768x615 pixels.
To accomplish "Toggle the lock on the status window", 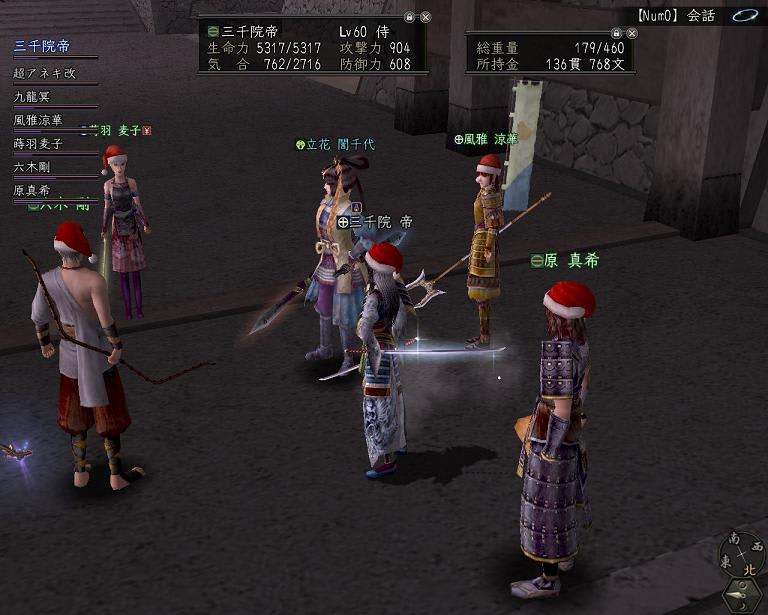I will tap(409, 17).
